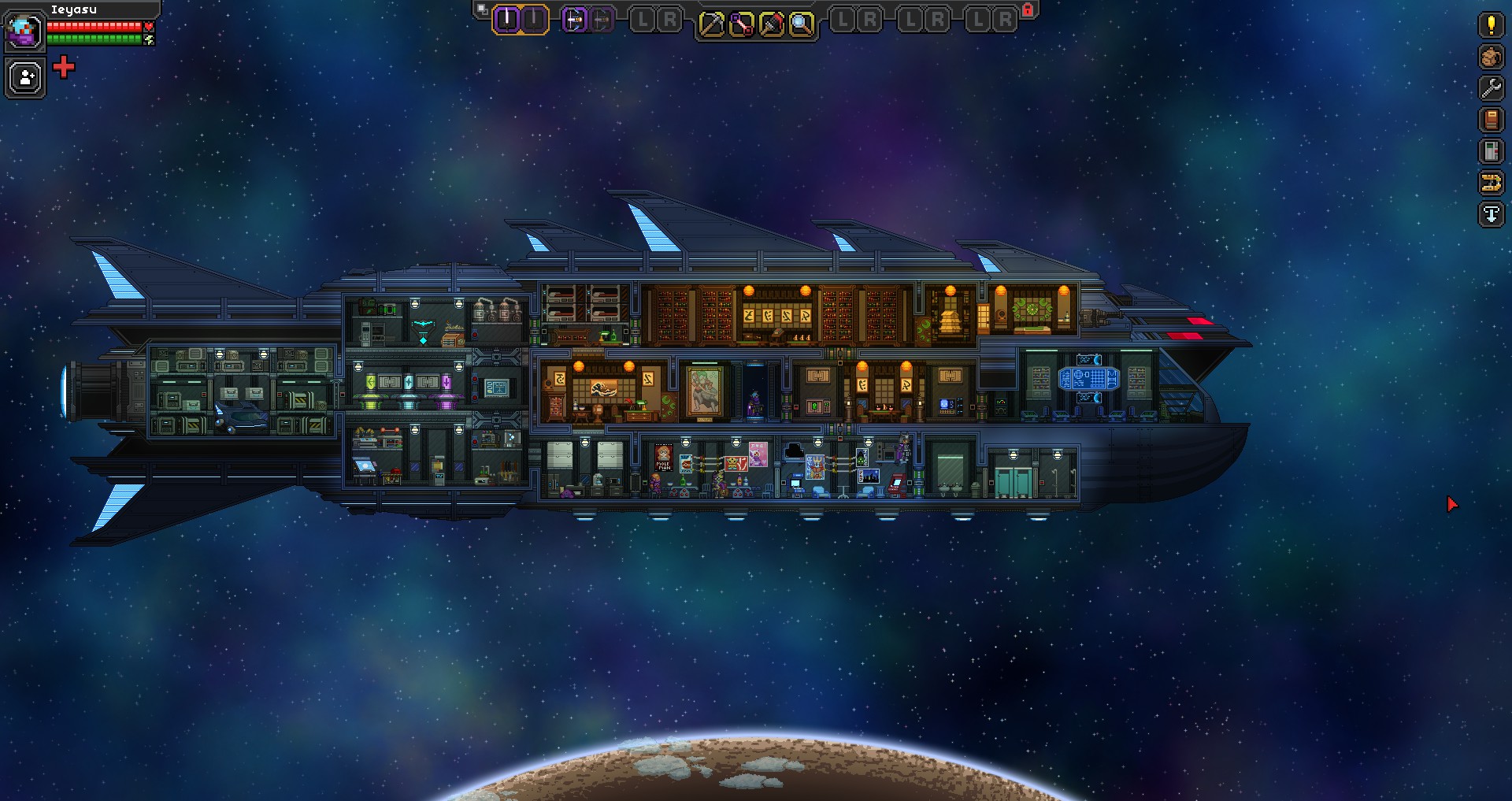Open the collections library icon
1512x801 pixels.
pyautogui.click(x=1491, y=150)
